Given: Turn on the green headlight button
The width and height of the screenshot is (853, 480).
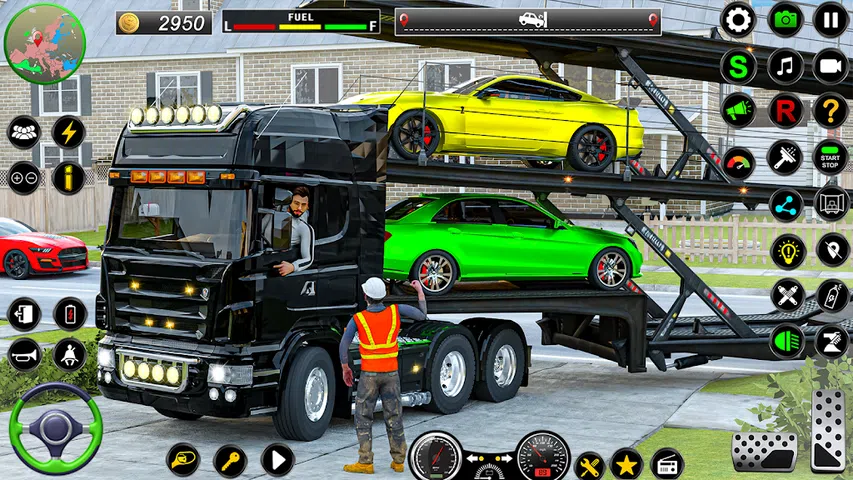Looking at the screenshot, I should tap(785, 341).
